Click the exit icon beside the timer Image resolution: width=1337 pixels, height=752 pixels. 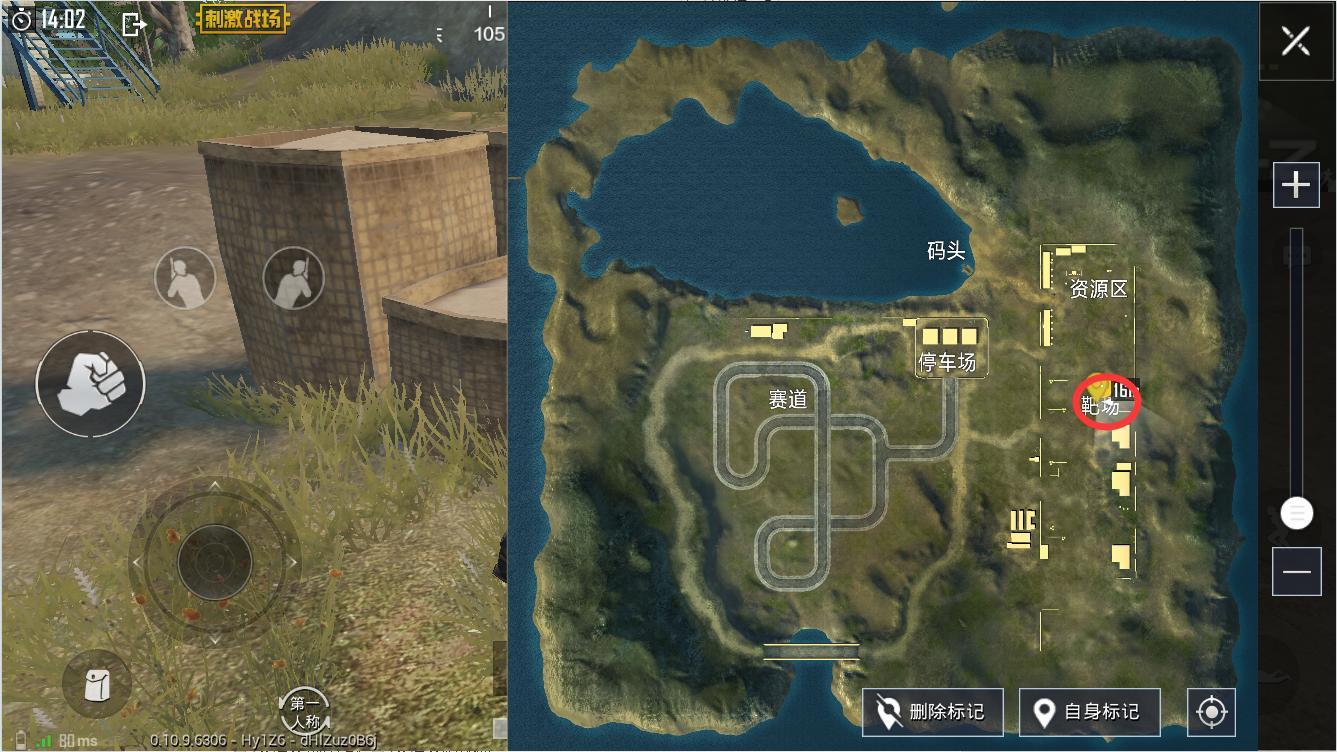point(134,23)
